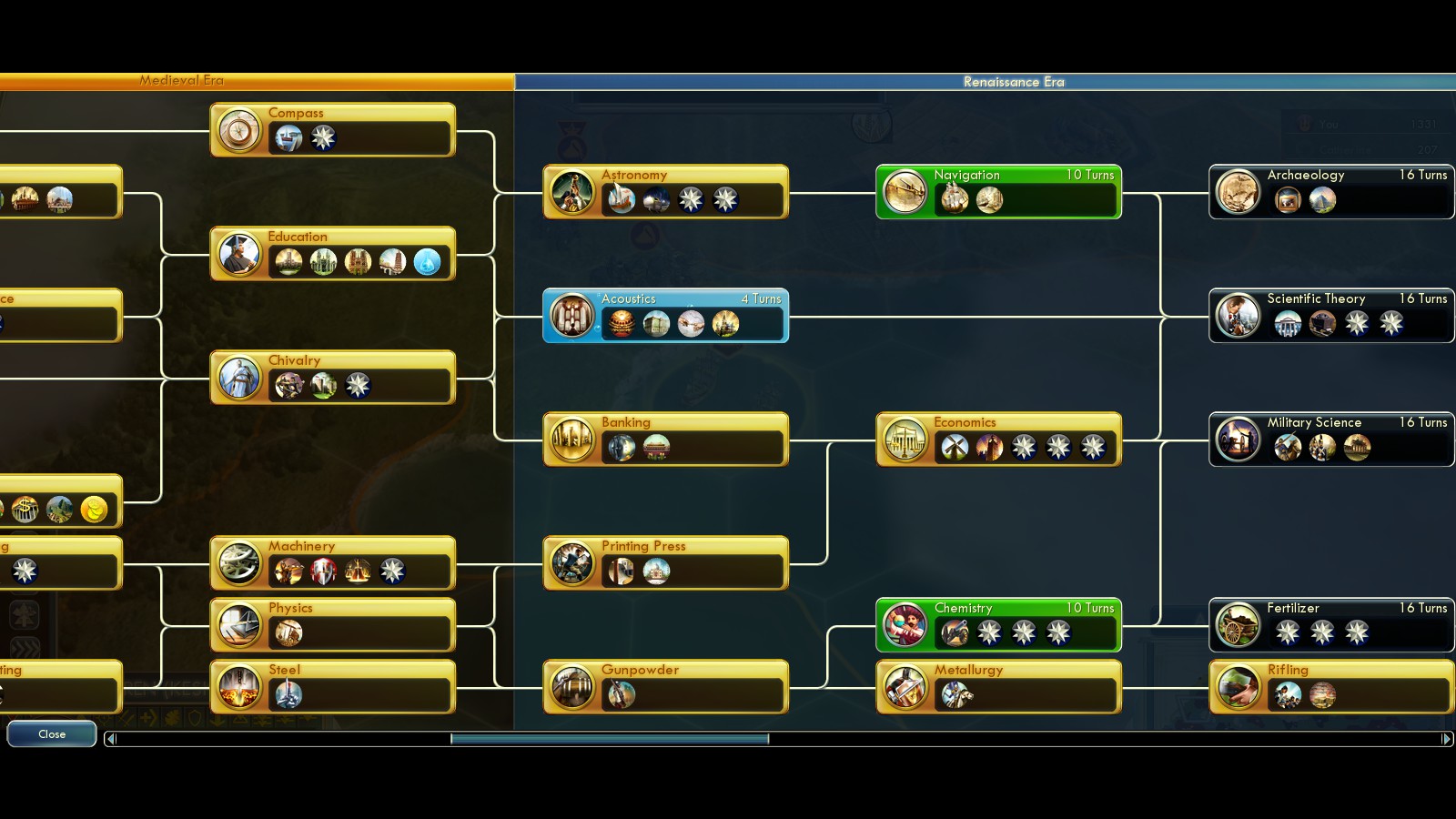The height and width of the screenshot is (819, 1456).
Task: Click the scrollbar's left arrow
Action: click(111, 739)
